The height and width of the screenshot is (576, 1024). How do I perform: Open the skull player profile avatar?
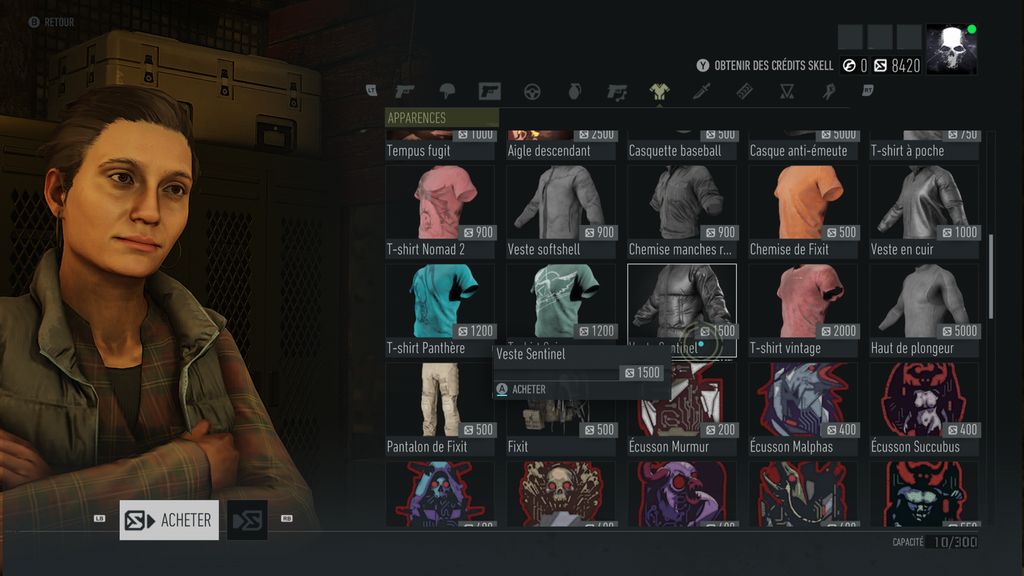coord(951,49)
